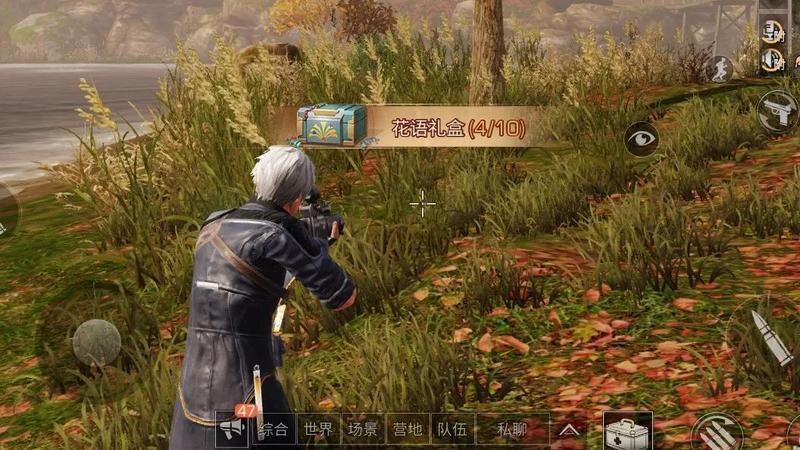Choose the 队伍 team chat tab

tap(452, 430)
